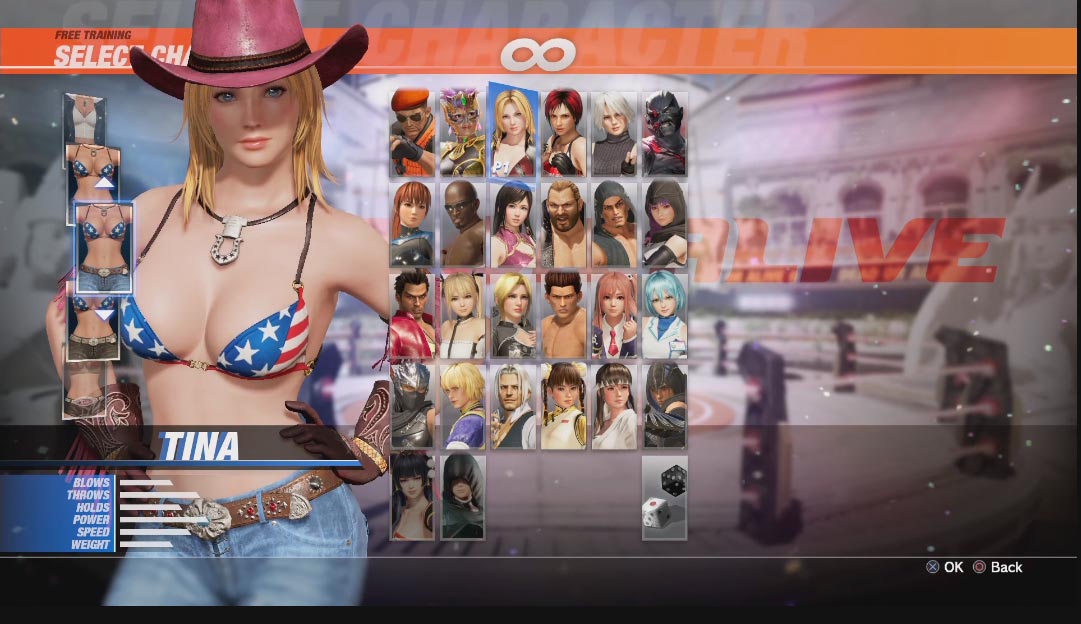Pick the blue-haired girl in white coat
The width and height of the screenshot is (1081, 624).
pyautogui.click(x=664, y=315)
